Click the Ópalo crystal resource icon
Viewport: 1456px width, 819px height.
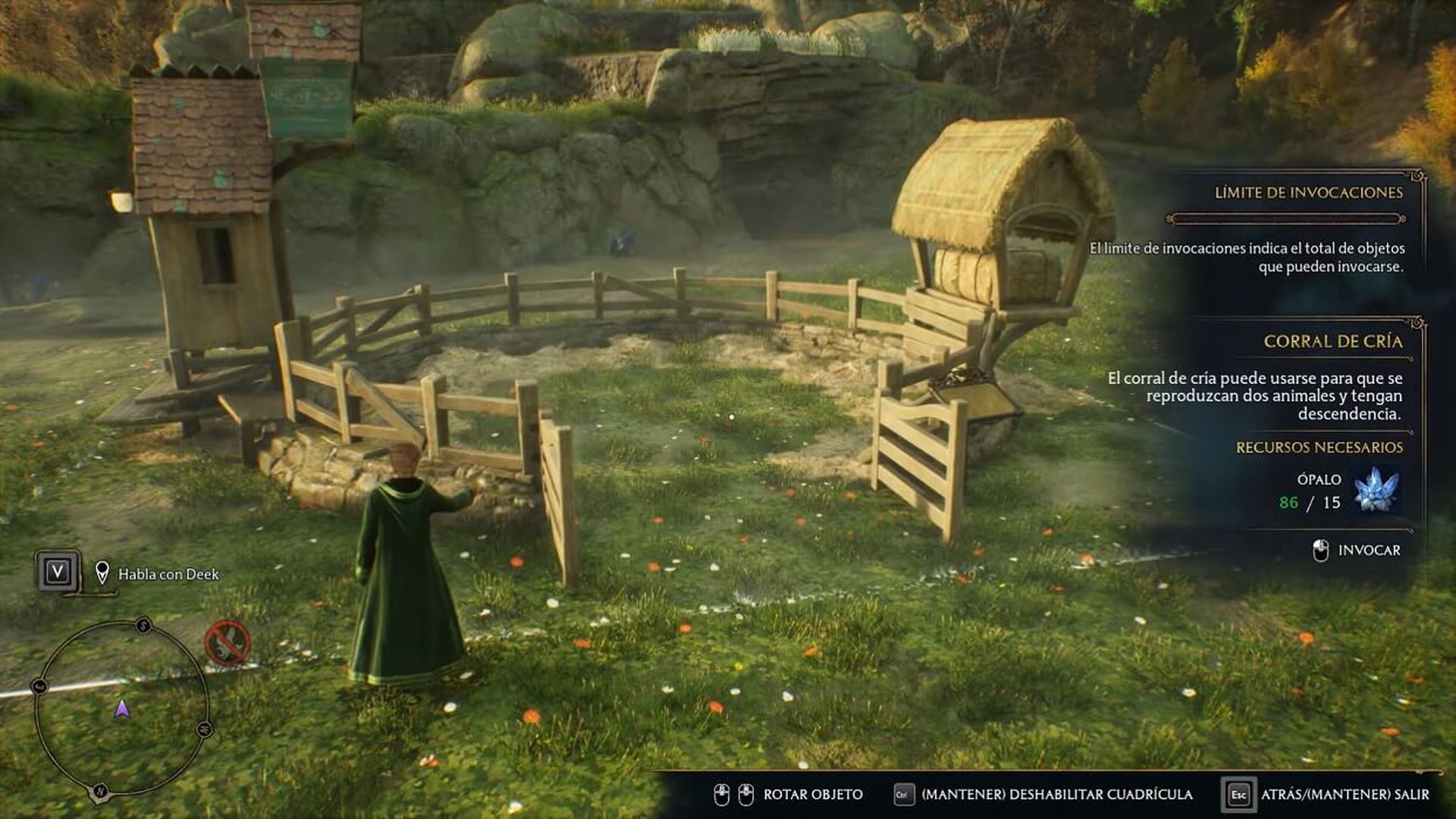coord(1376,490)
